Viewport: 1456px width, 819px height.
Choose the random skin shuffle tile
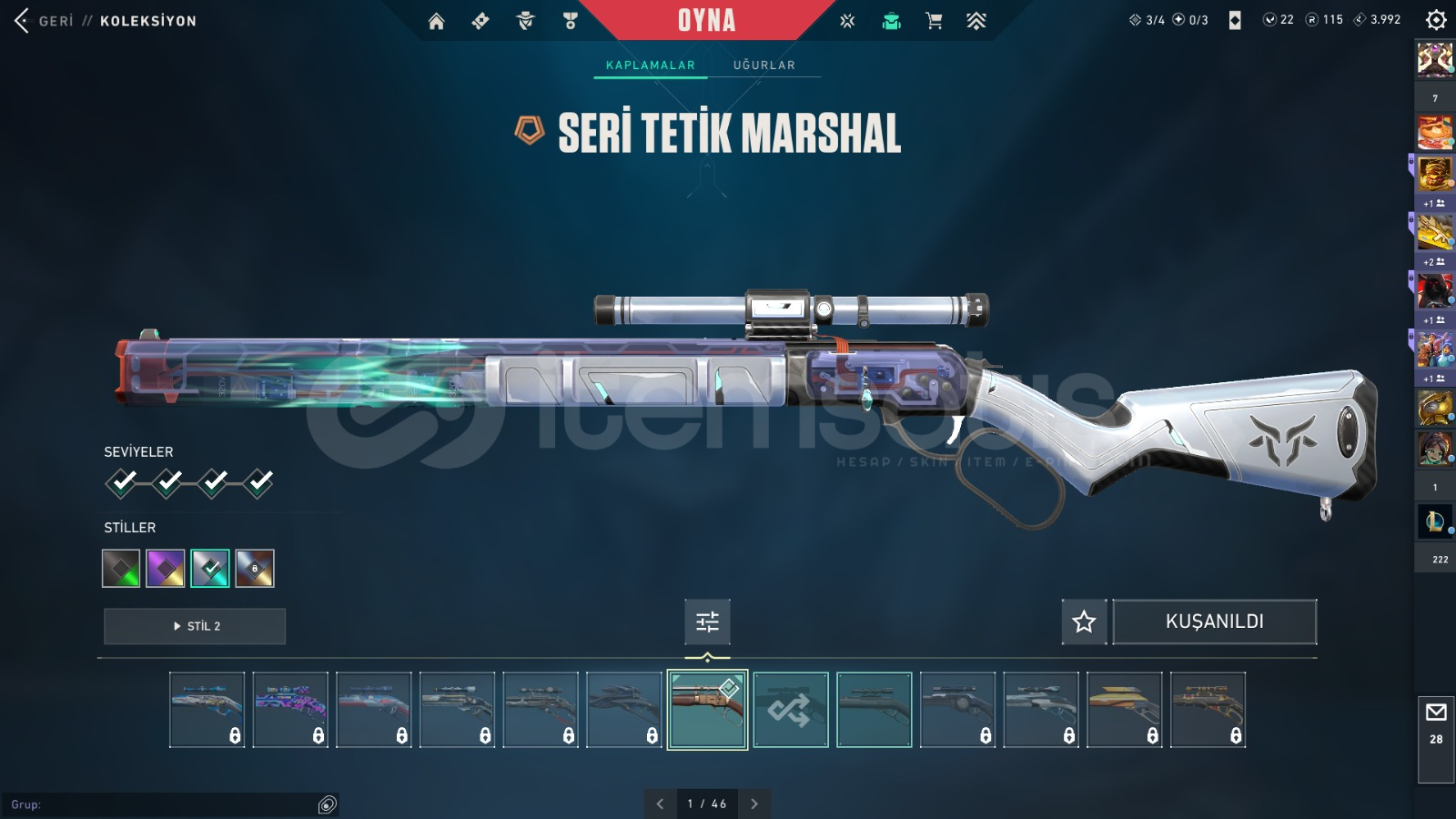pos(791,710)
